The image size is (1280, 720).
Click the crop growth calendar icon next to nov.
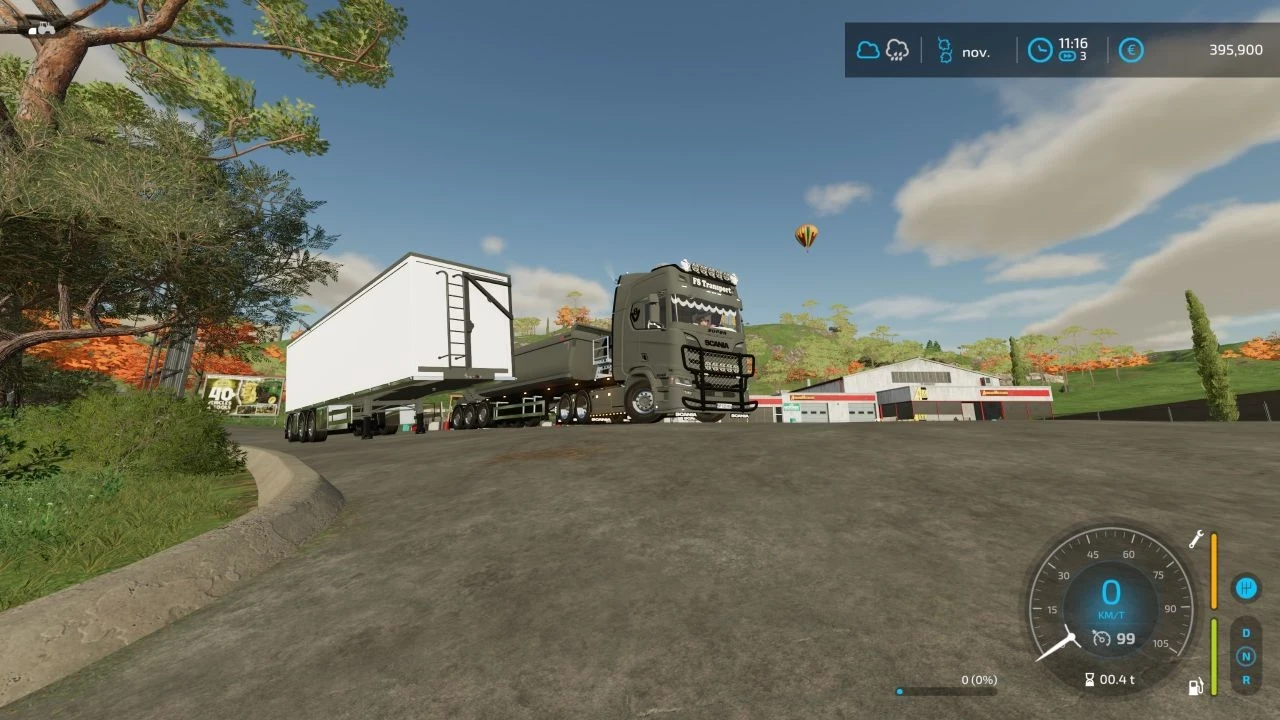click(943, 50)
